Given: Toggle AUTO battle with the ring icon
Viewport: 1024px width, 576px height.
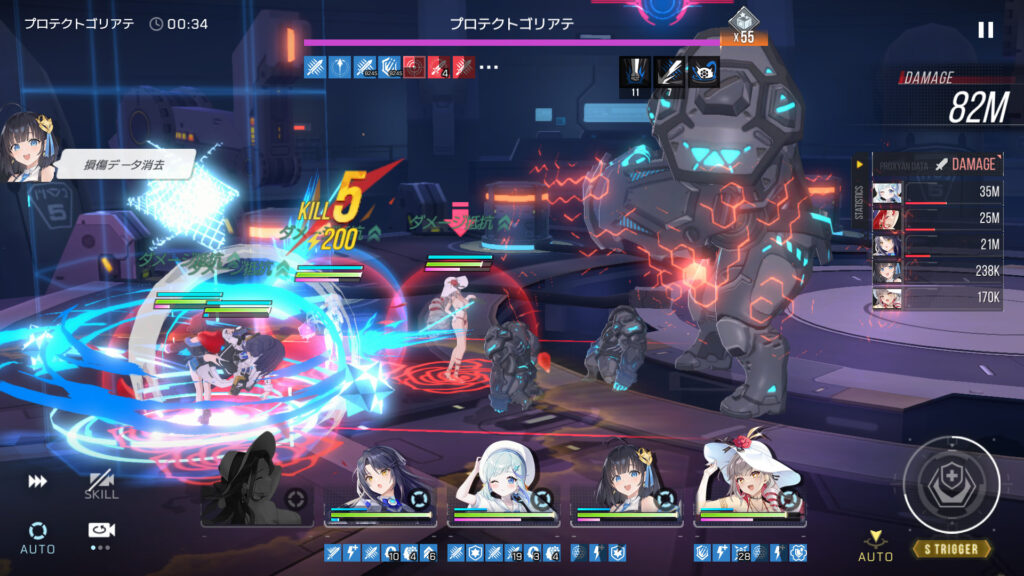Looking at the screenshot, I should (x=38, y=536).
